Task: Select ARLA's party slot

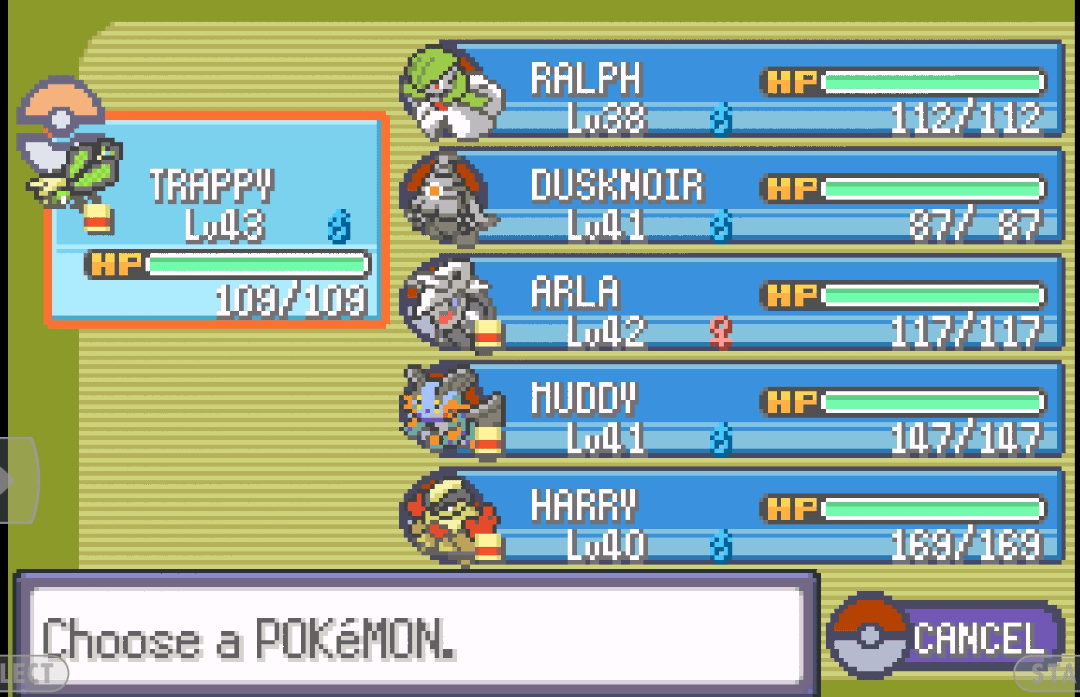Action: (750, 305)
